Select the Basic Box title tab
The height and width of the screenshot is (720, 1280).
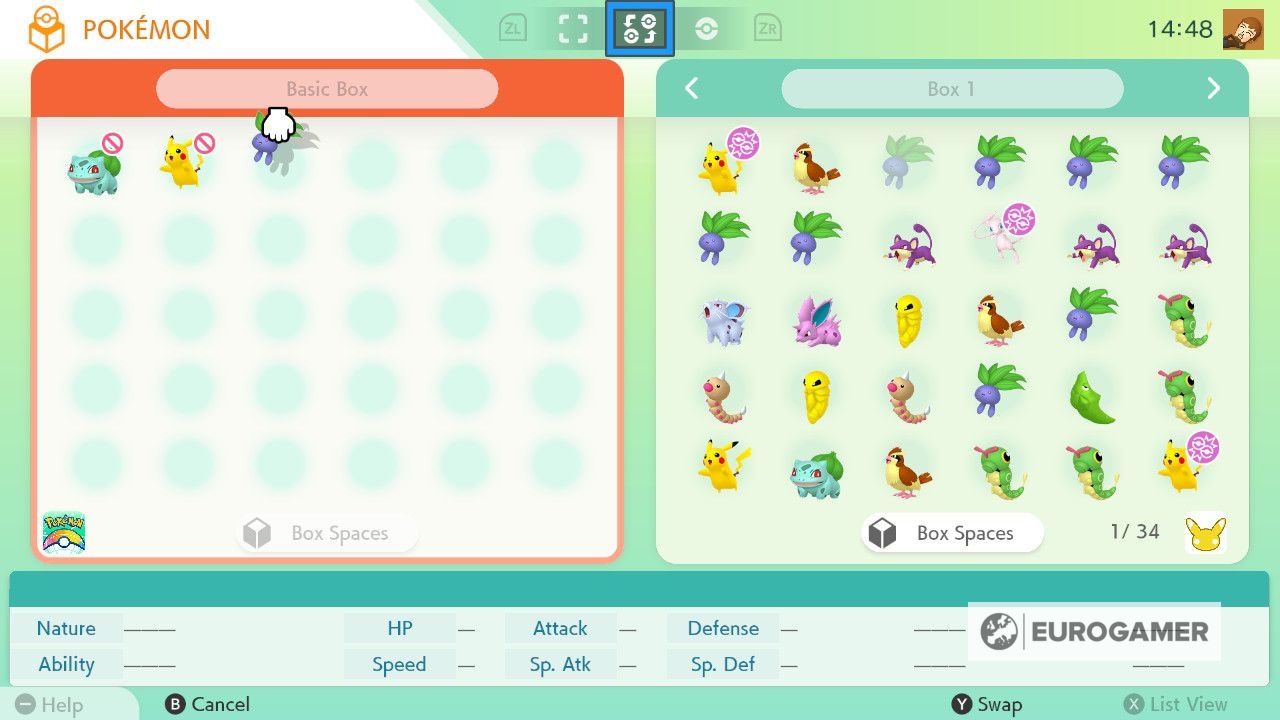coord(327,88)
